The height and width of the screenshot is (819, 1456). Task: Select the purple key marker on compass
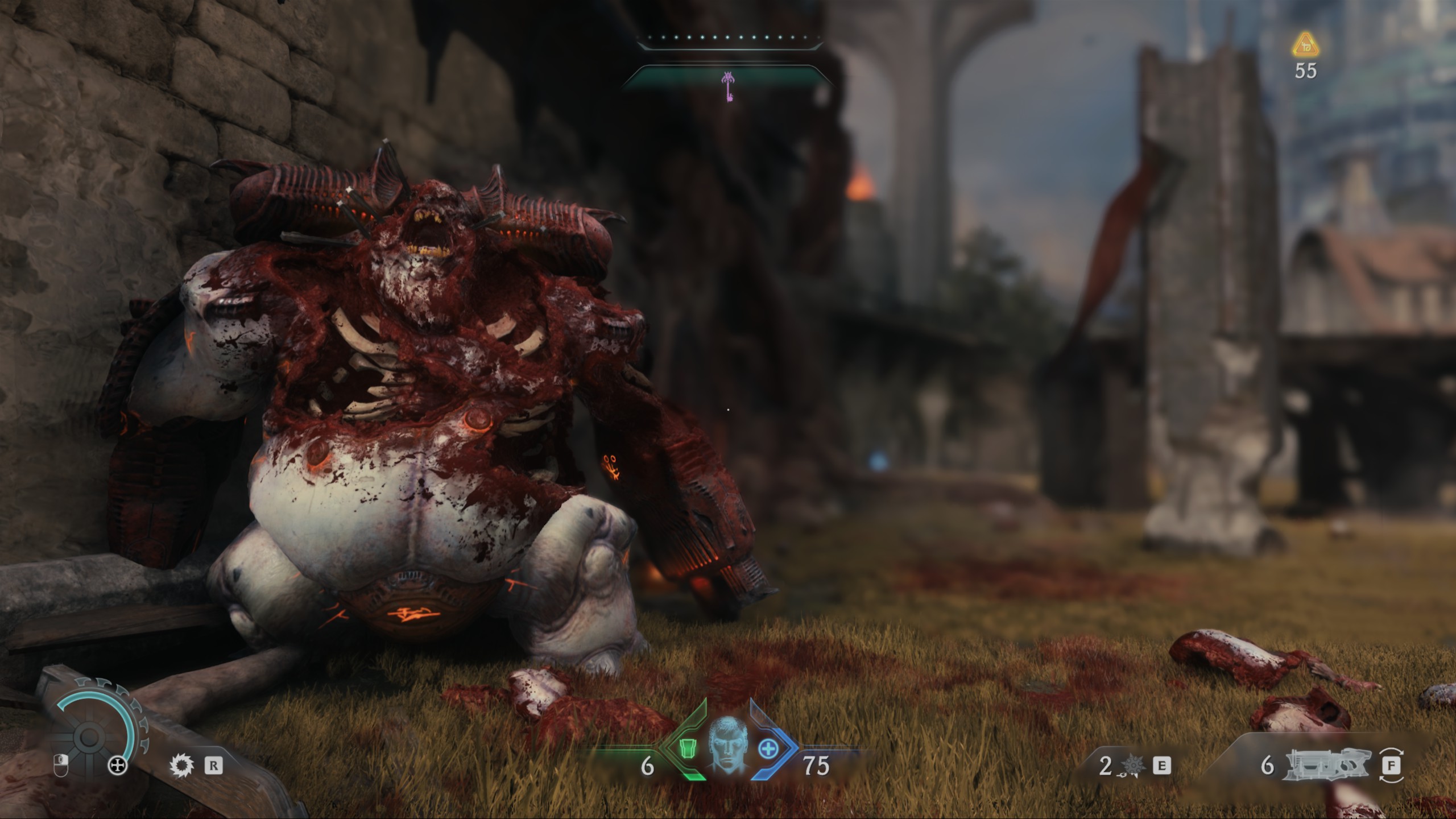(x=728, y=86)
